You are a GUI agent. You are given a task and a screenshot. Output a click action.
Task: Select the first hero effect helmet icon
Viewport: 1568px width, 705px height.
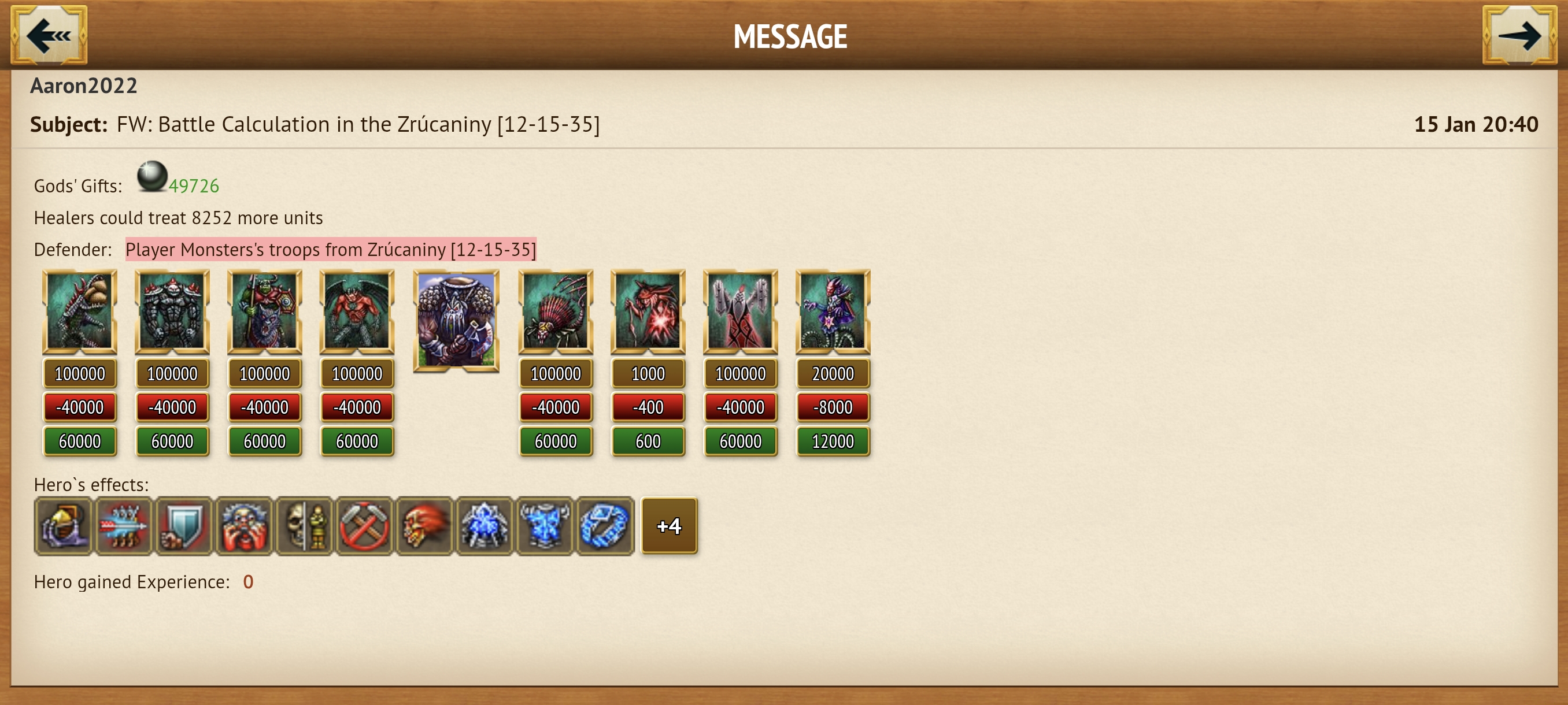[x=63, y=525]
